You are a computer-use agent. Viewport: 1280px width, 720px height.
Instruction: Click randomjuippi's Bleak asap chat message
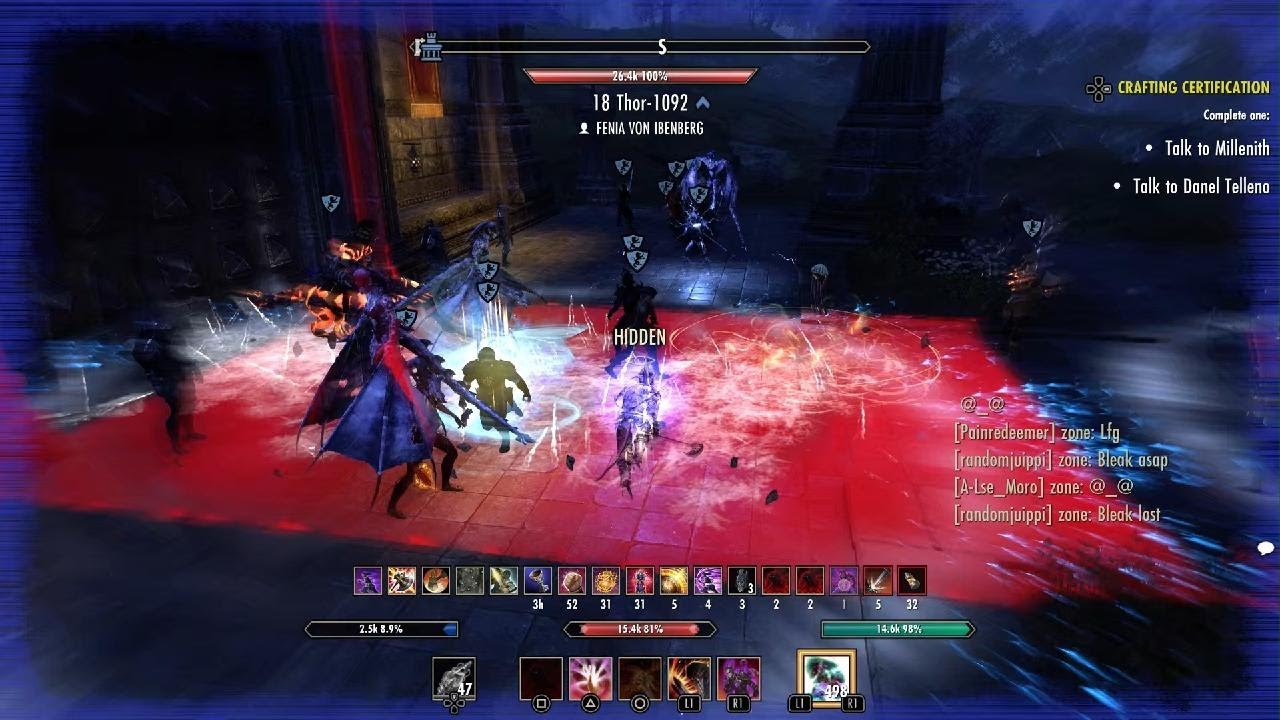1060,460
